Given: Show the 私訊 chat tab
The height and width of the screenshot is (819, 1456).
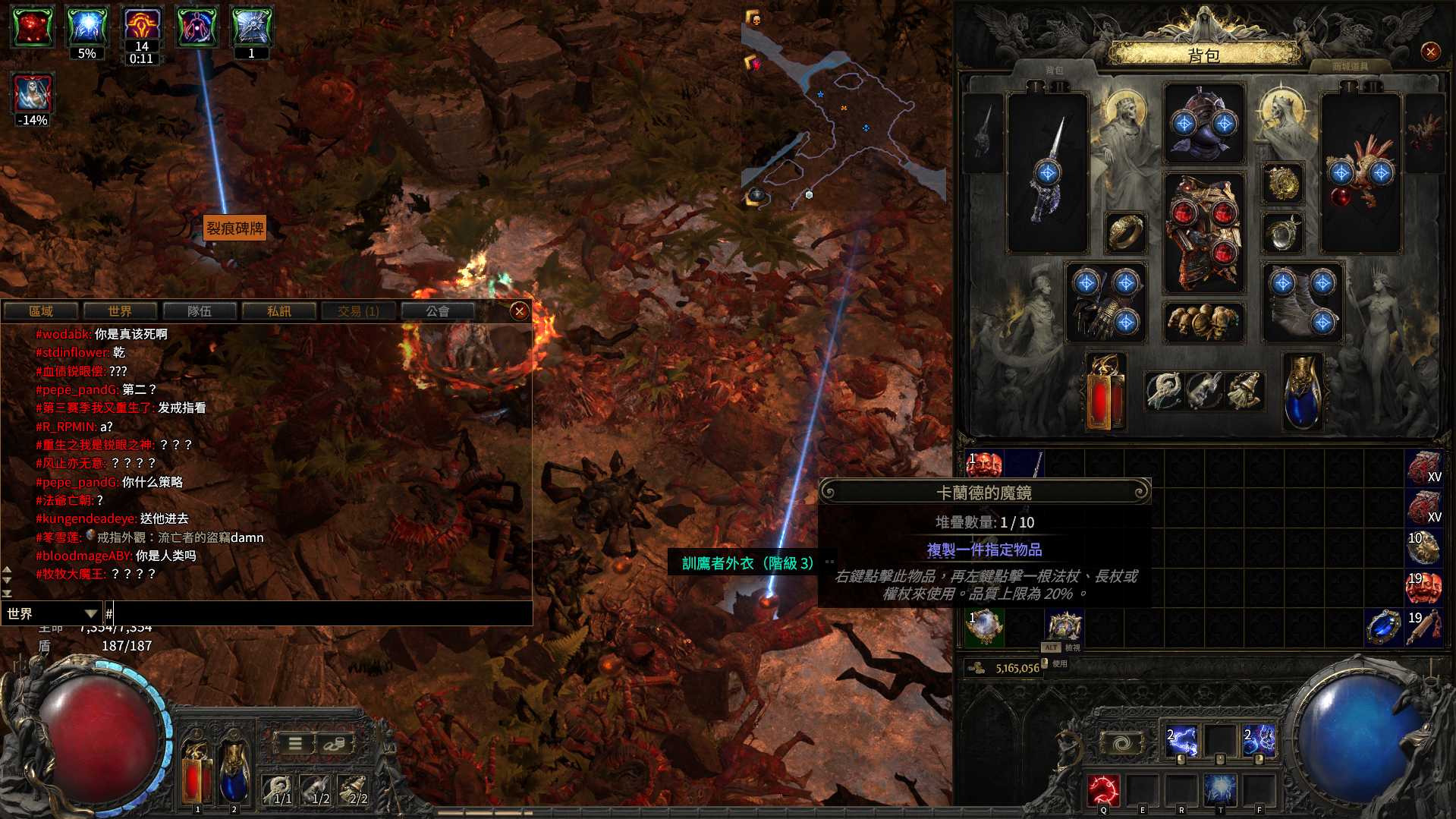Looking at the screenshot, I should click(x=279, y=311).
